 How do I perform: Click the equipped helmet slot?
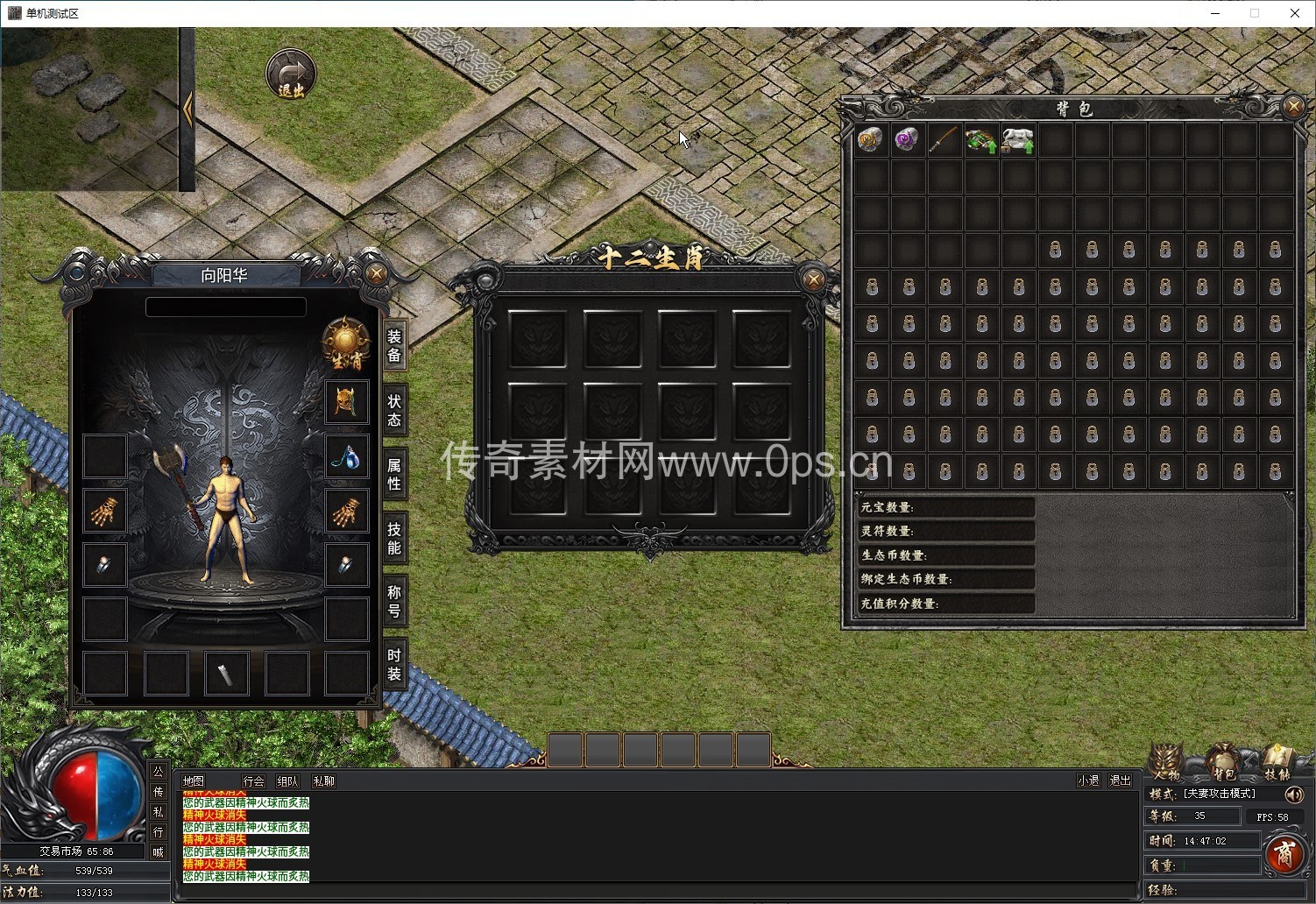[x=346, y=402]
